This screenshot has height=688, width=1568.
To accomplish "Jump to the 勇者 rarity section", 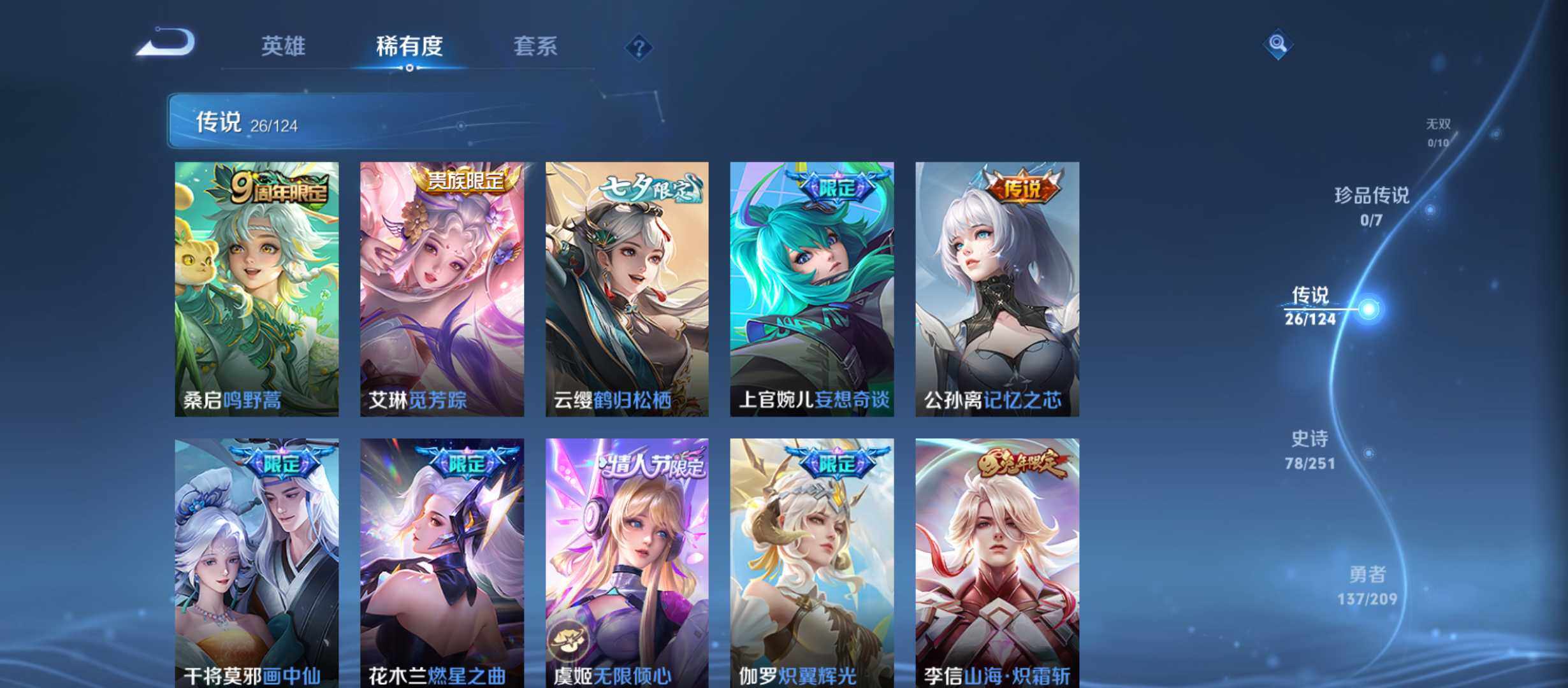I will tap(1367, 585).
